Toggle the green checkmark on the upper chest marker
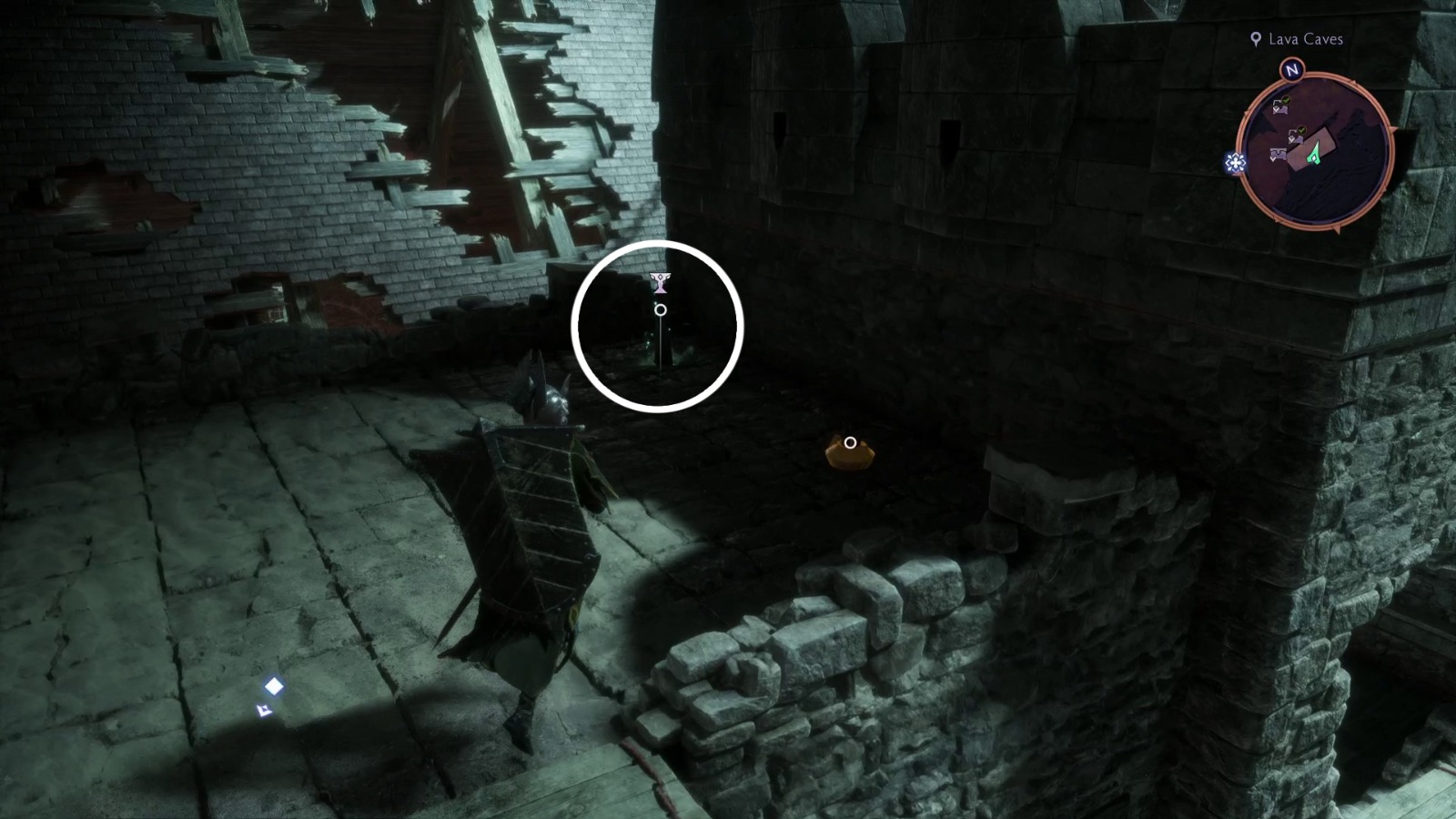1456x819 pixels. [1285, 99]
